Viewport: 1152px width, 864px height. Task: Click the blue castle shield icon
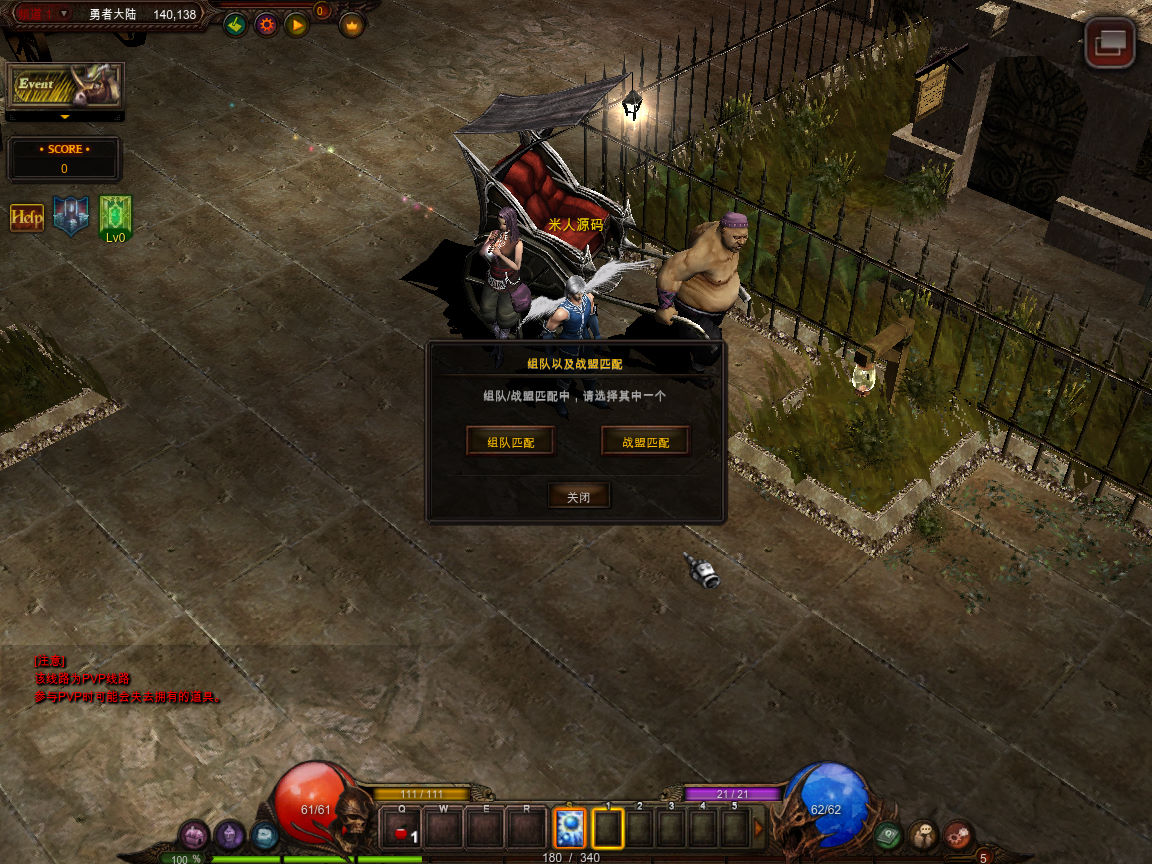pyautogui.click(x=71, y=215)
